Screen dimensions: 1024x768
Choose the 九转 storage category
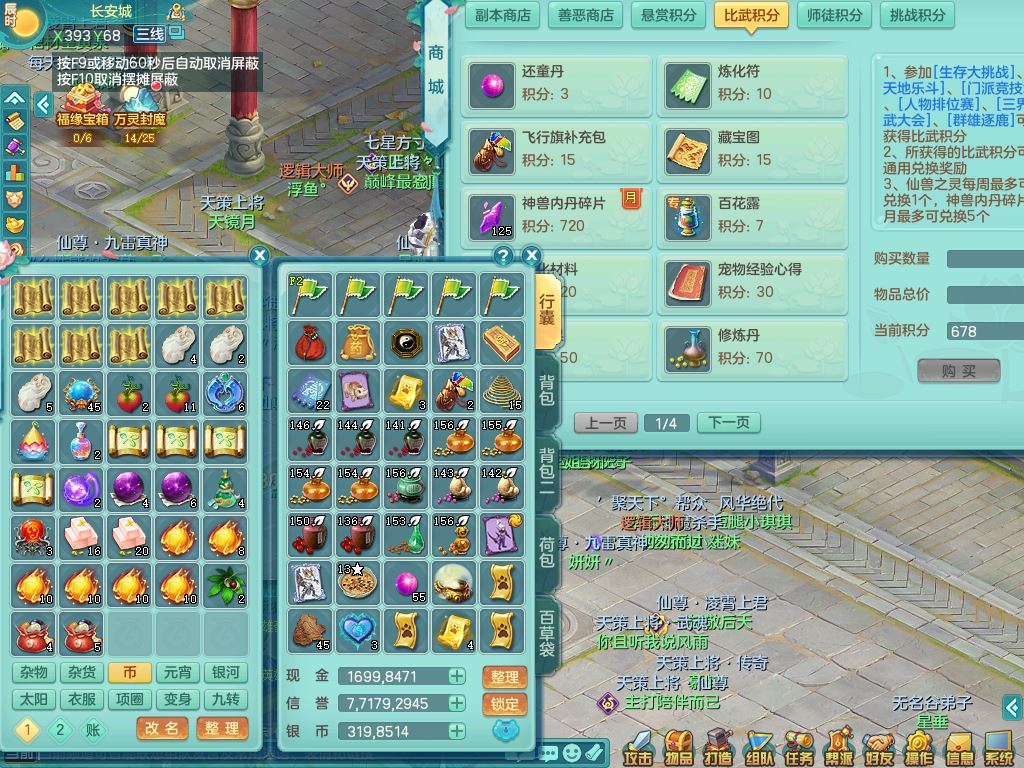coord(226,700)
